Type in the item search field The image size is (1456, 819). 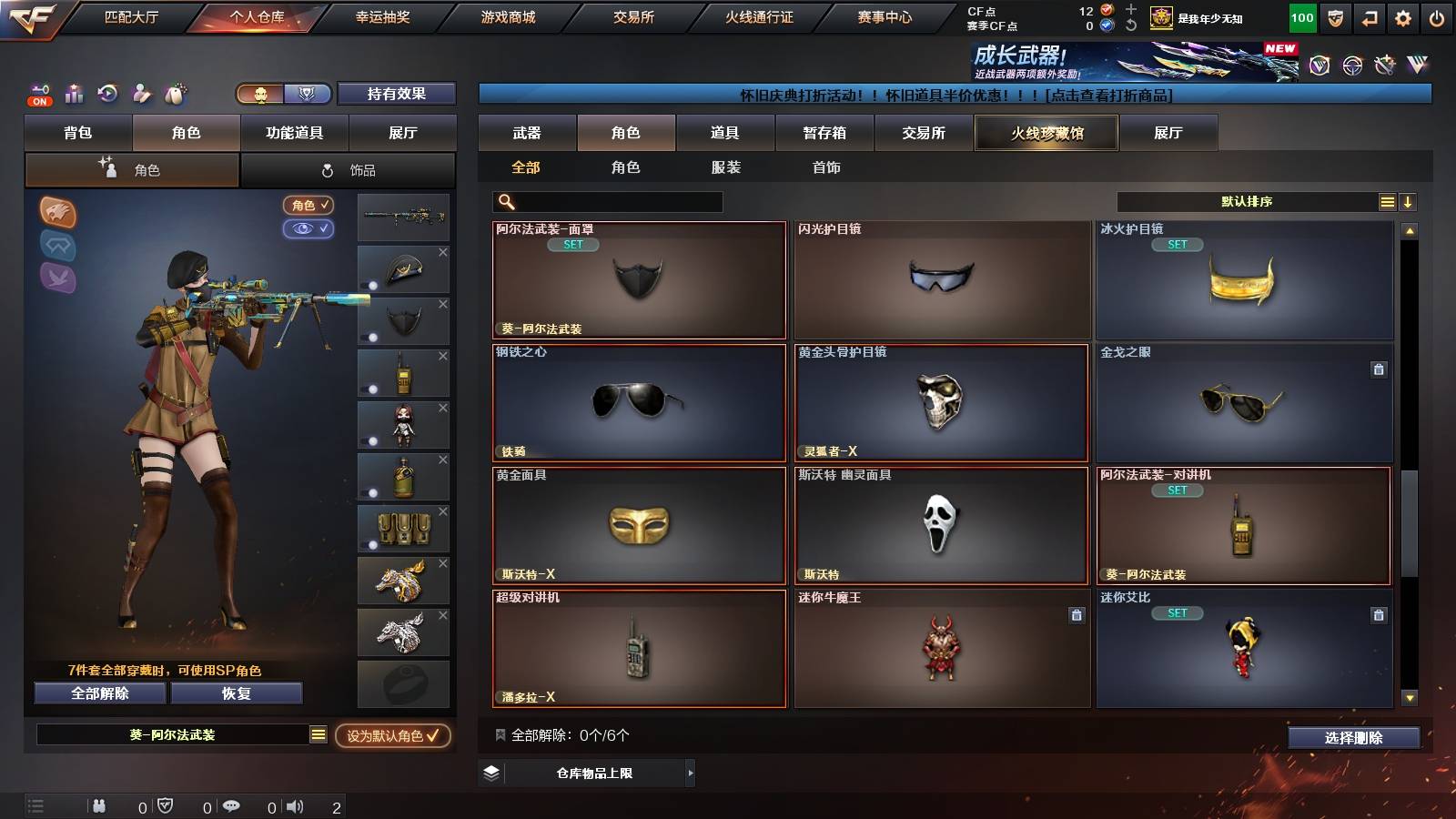[610, 201]
